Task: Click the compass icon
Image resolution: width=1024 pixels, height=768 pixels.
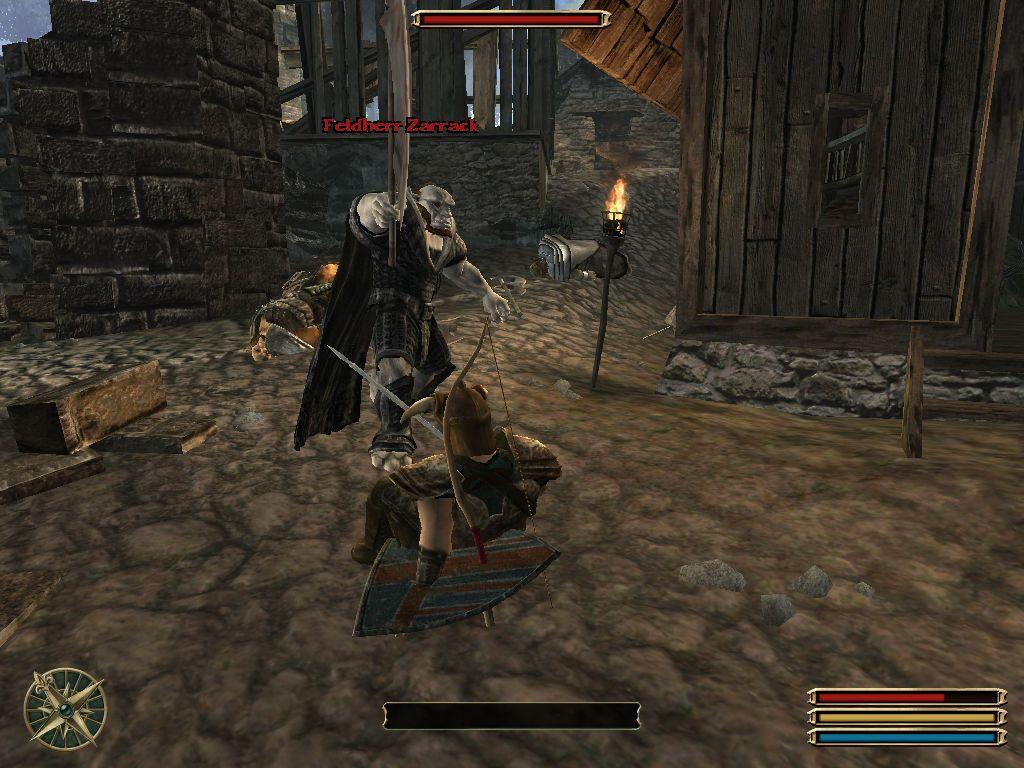Action: click(65, 708)
